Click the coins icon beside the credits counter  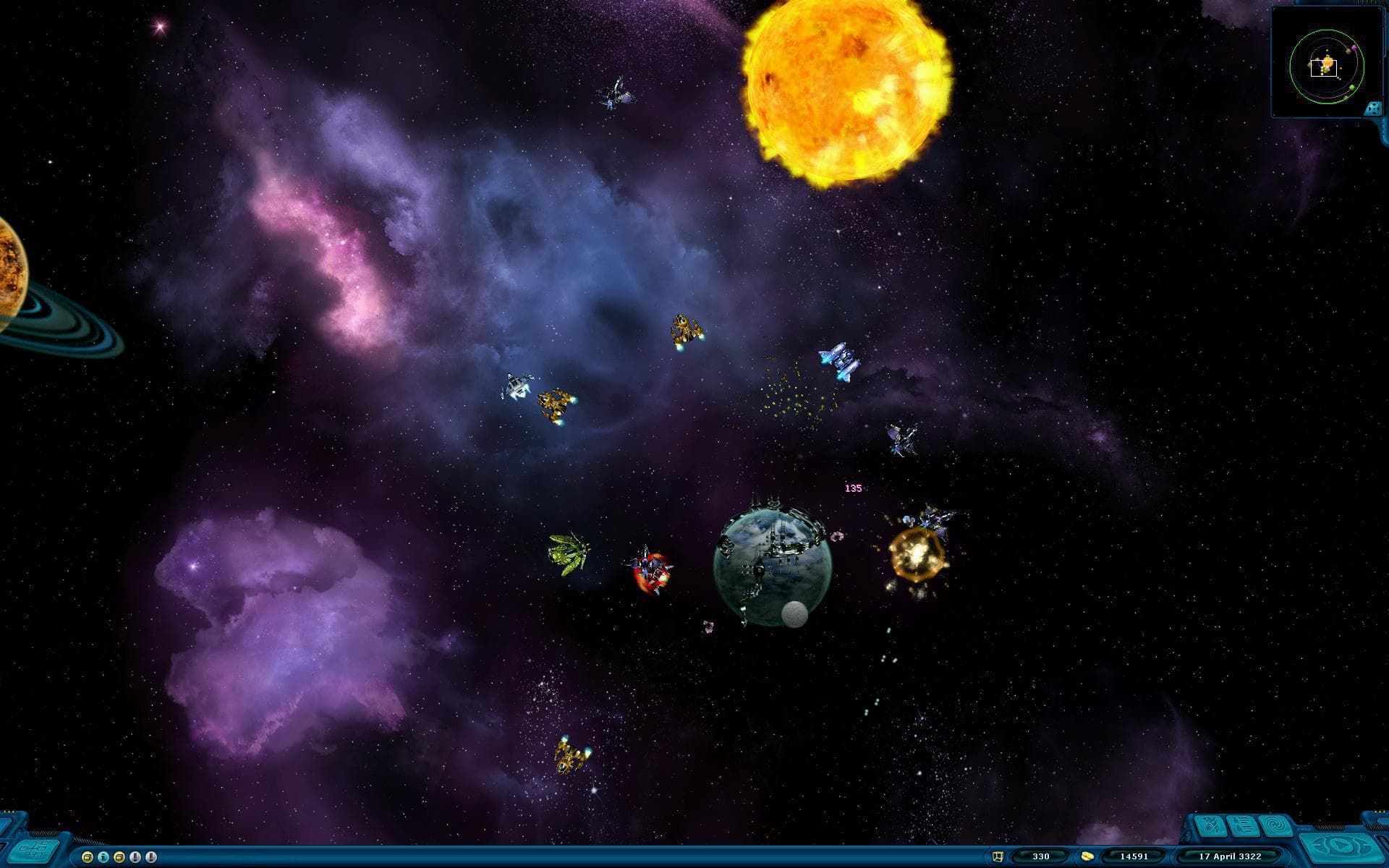1087,856
